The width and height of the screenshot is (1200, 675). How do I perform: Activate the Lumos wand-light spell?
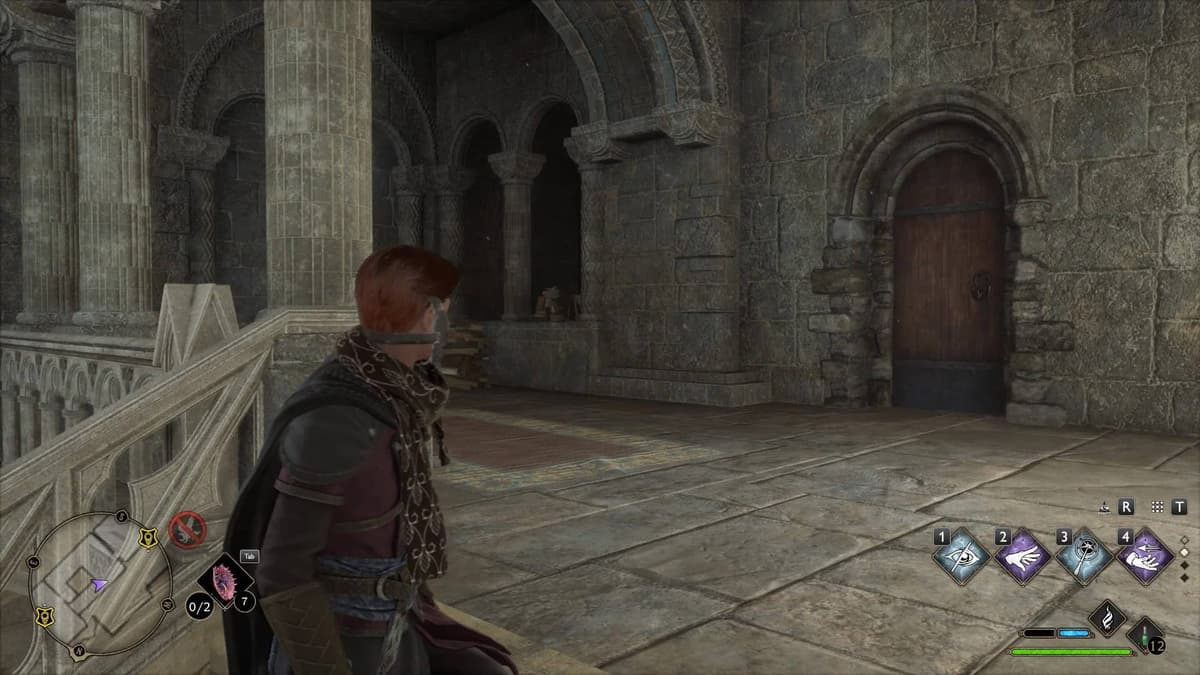coord(1084,555)
